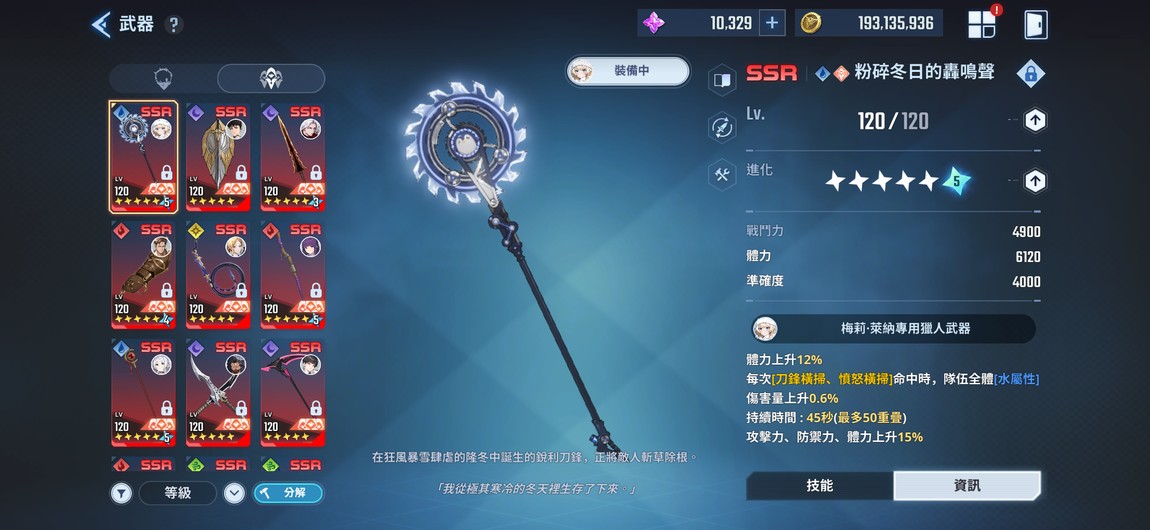Toggle the blue lock icon on the weapon

pyautogui.click(x=1030, y=73)
